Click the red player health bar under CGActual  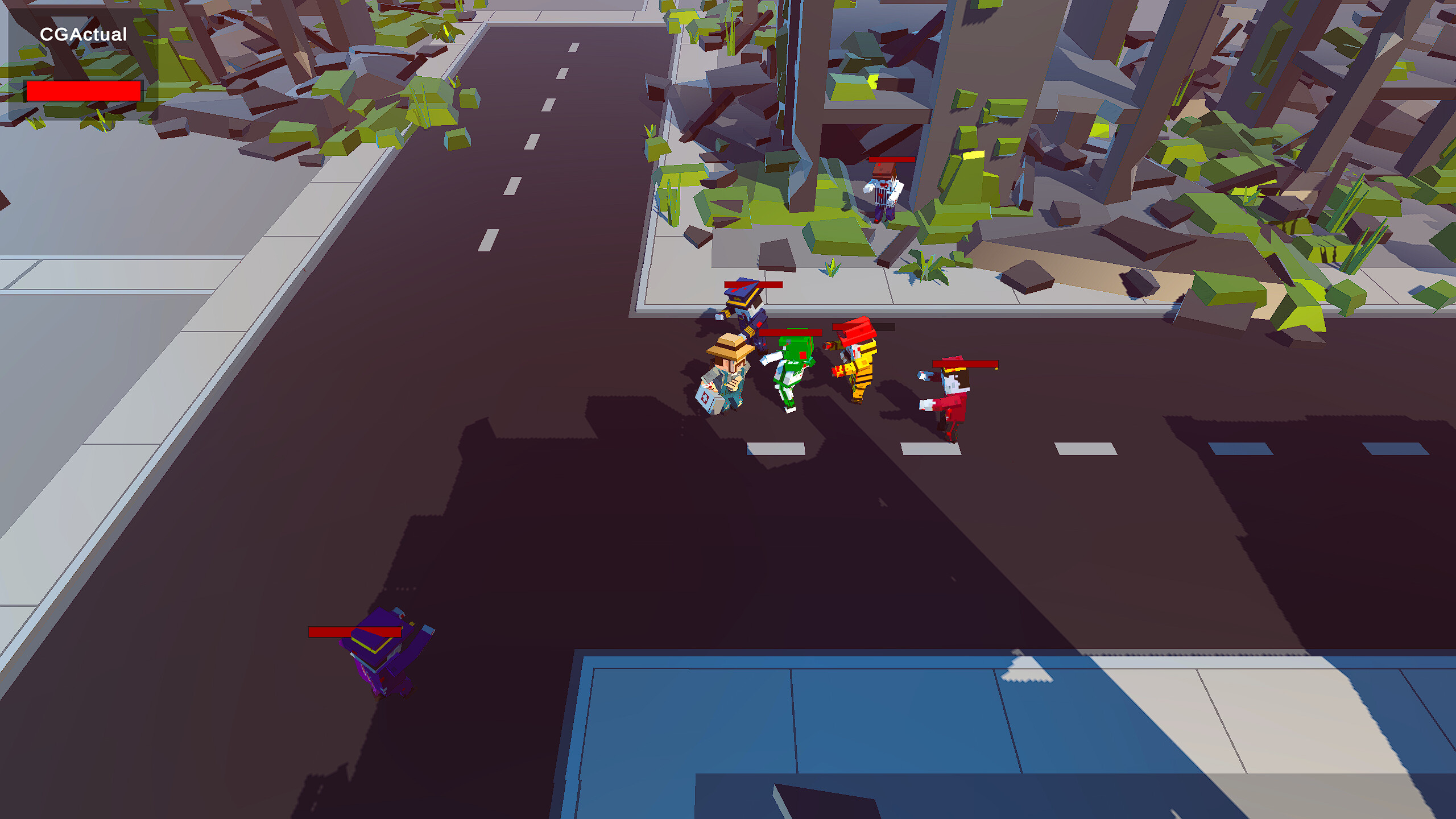point(84,90)
